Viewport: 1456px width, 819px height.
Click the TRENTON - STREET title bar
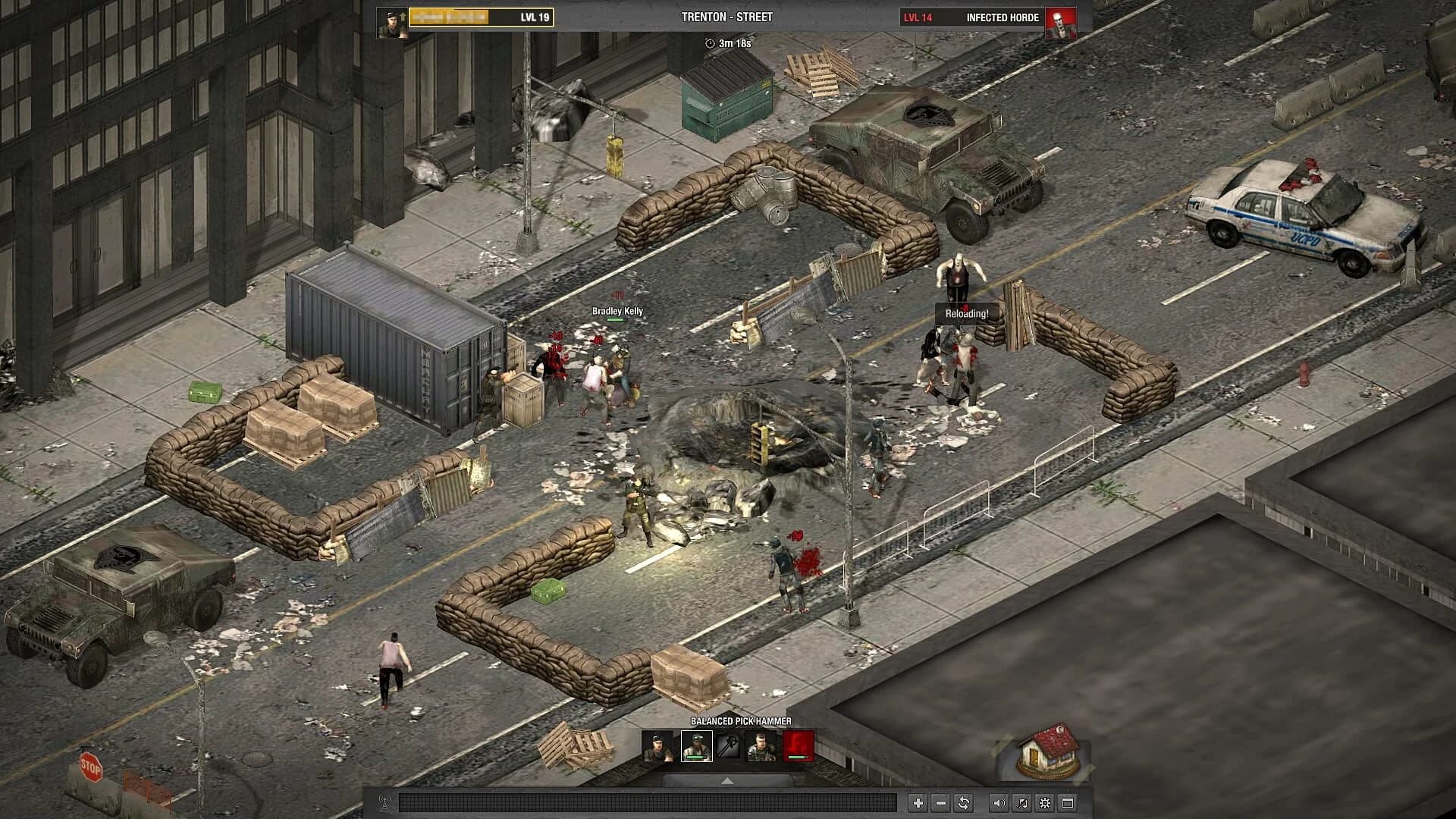(x=728, y=15)
